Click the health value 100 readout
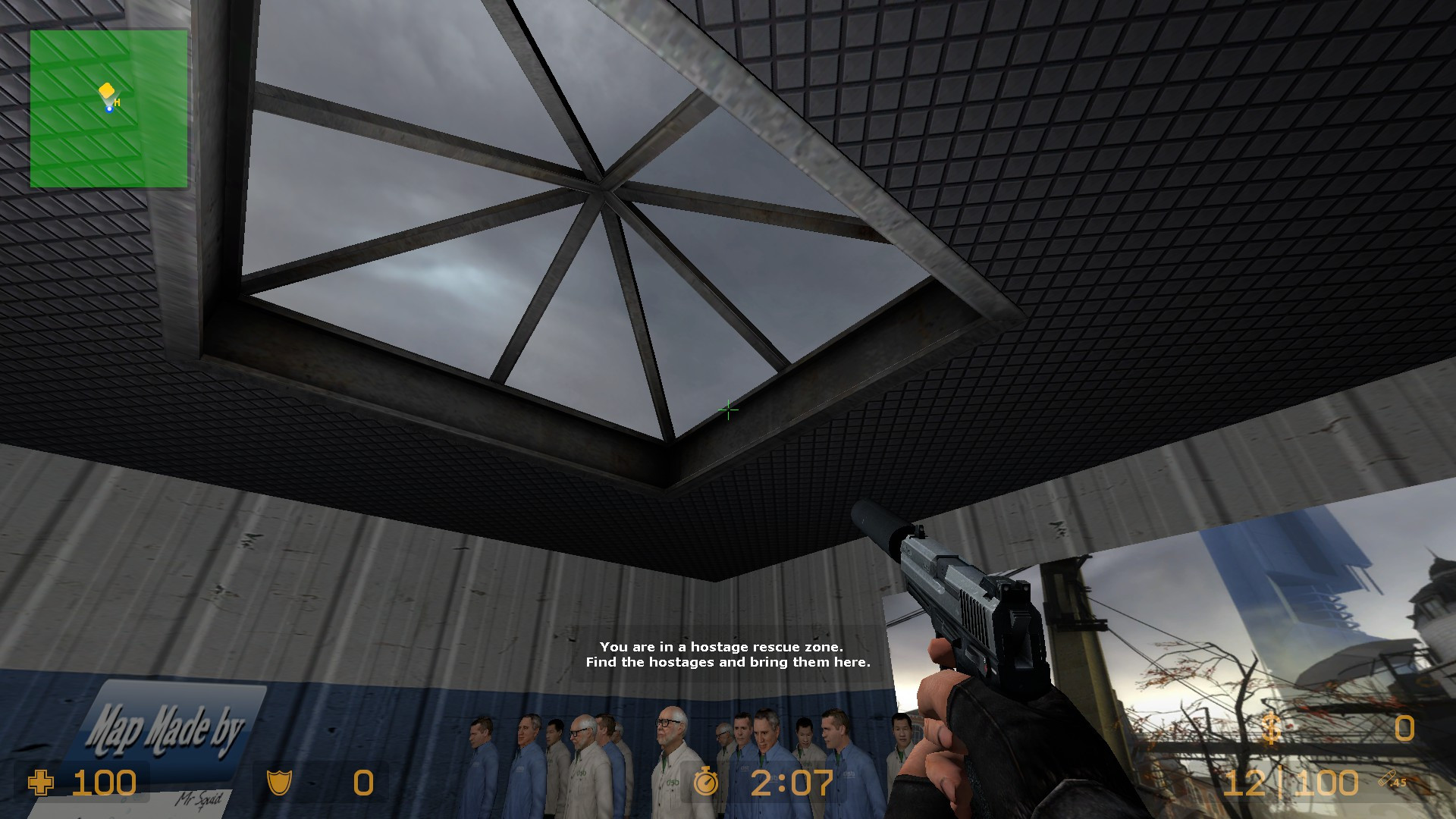Viewport: 1456px width, 819px height. click(x=105, y=783)
